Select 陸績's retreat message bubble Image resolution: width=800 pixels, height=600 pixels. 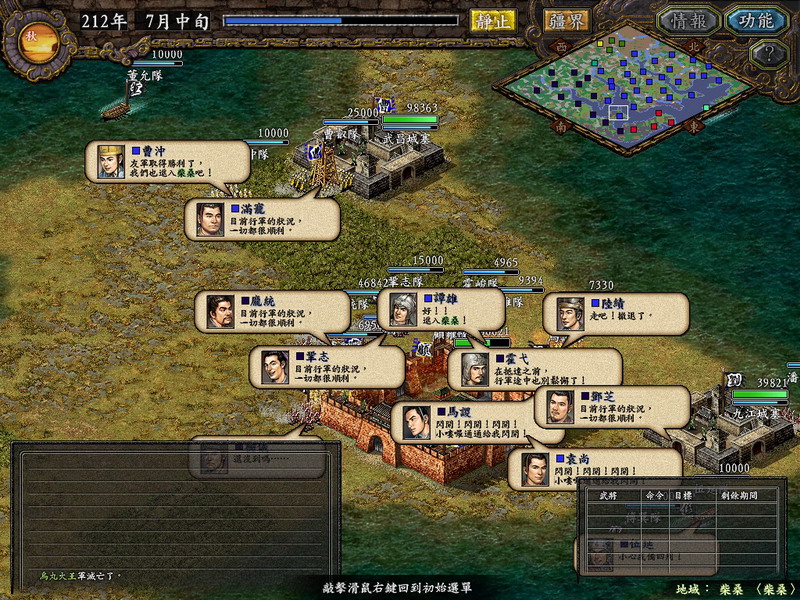click(x=615, y=313)
